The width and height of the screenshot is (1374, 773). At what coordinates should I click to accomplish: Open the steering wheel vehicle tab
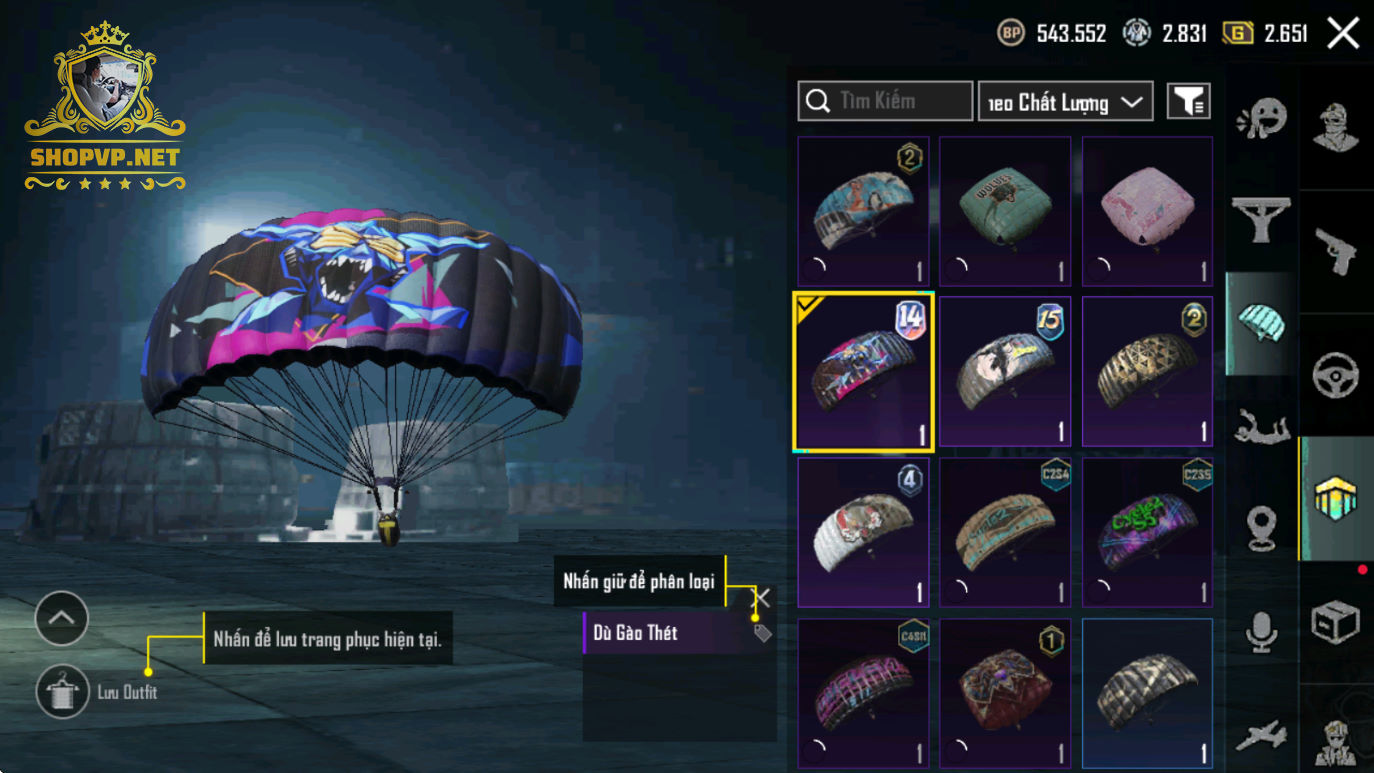[1336, 376]
